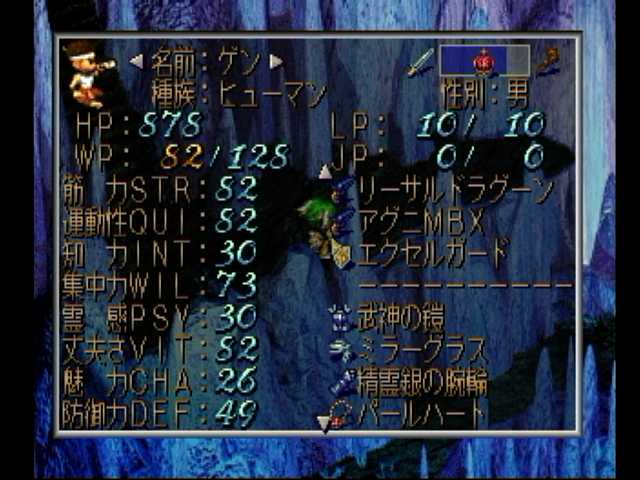Click the up arrow above the equipment list
The image size is (640, 480).
click(x=325, y=171)
